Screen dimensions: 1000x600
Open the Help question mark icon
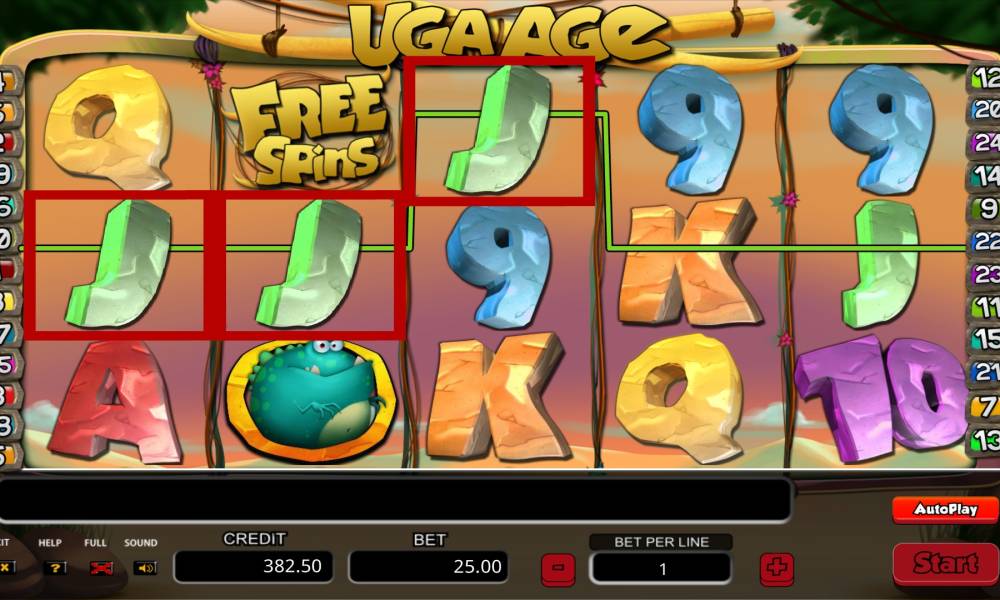click(57, 567)
